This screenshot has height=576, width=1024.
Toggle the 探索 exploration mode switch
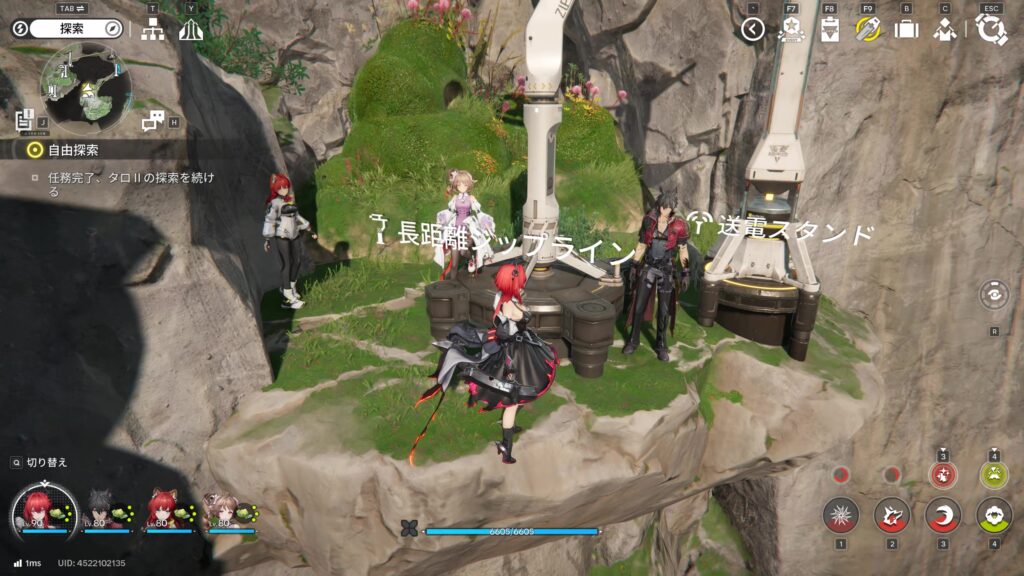point(66,29)
